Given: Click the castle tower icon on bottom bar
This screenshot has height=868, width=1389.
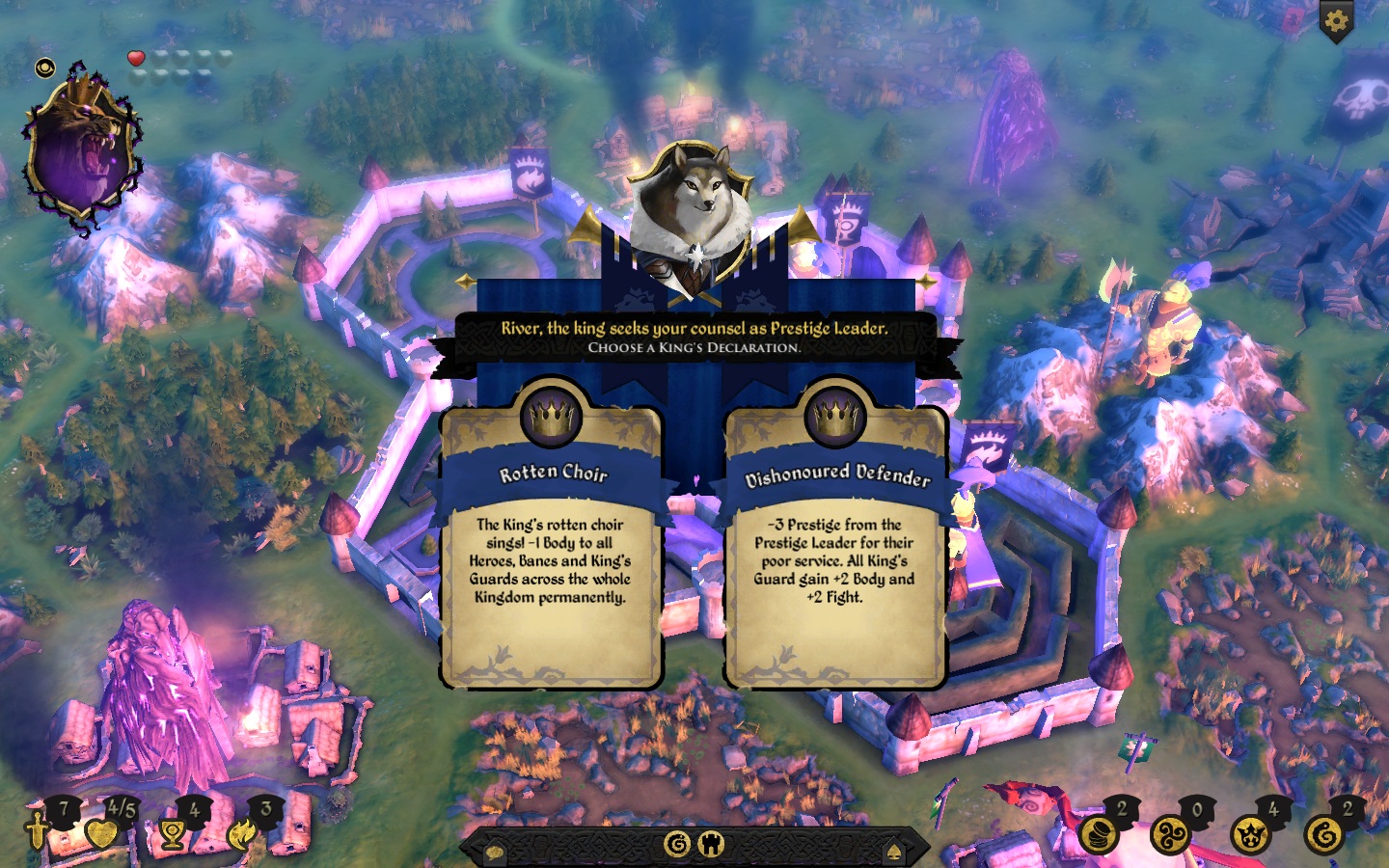Looking at the screenshot, I should (711, 845).
